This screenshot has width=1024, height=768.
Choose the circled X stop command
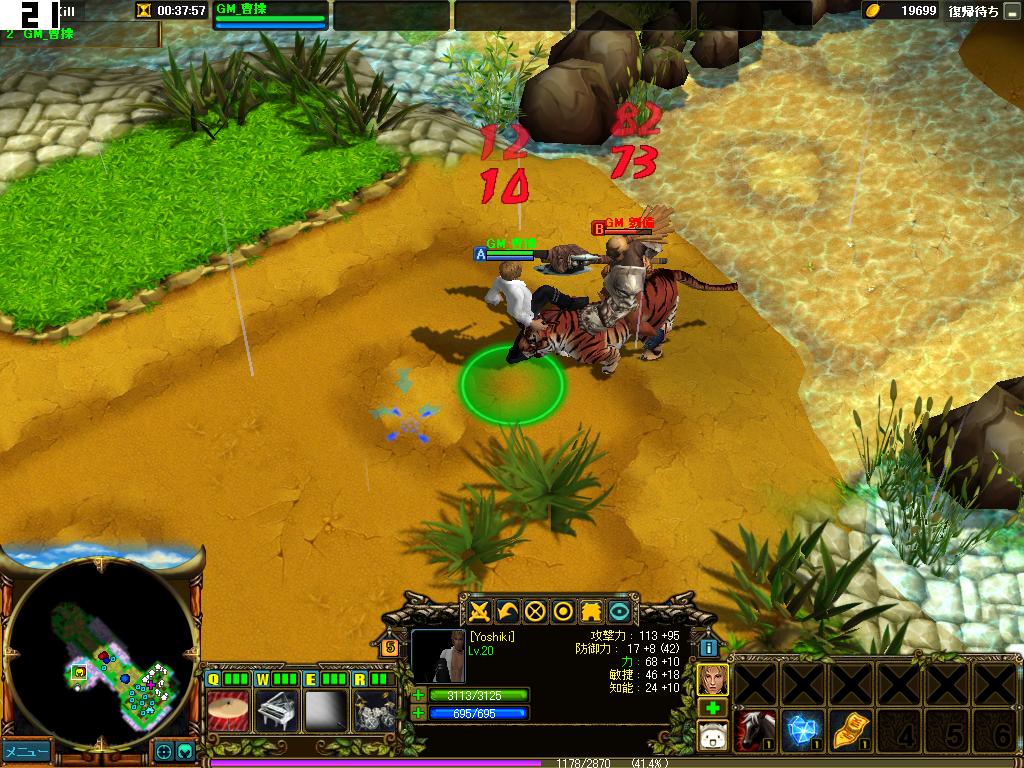tap(536, 611)
